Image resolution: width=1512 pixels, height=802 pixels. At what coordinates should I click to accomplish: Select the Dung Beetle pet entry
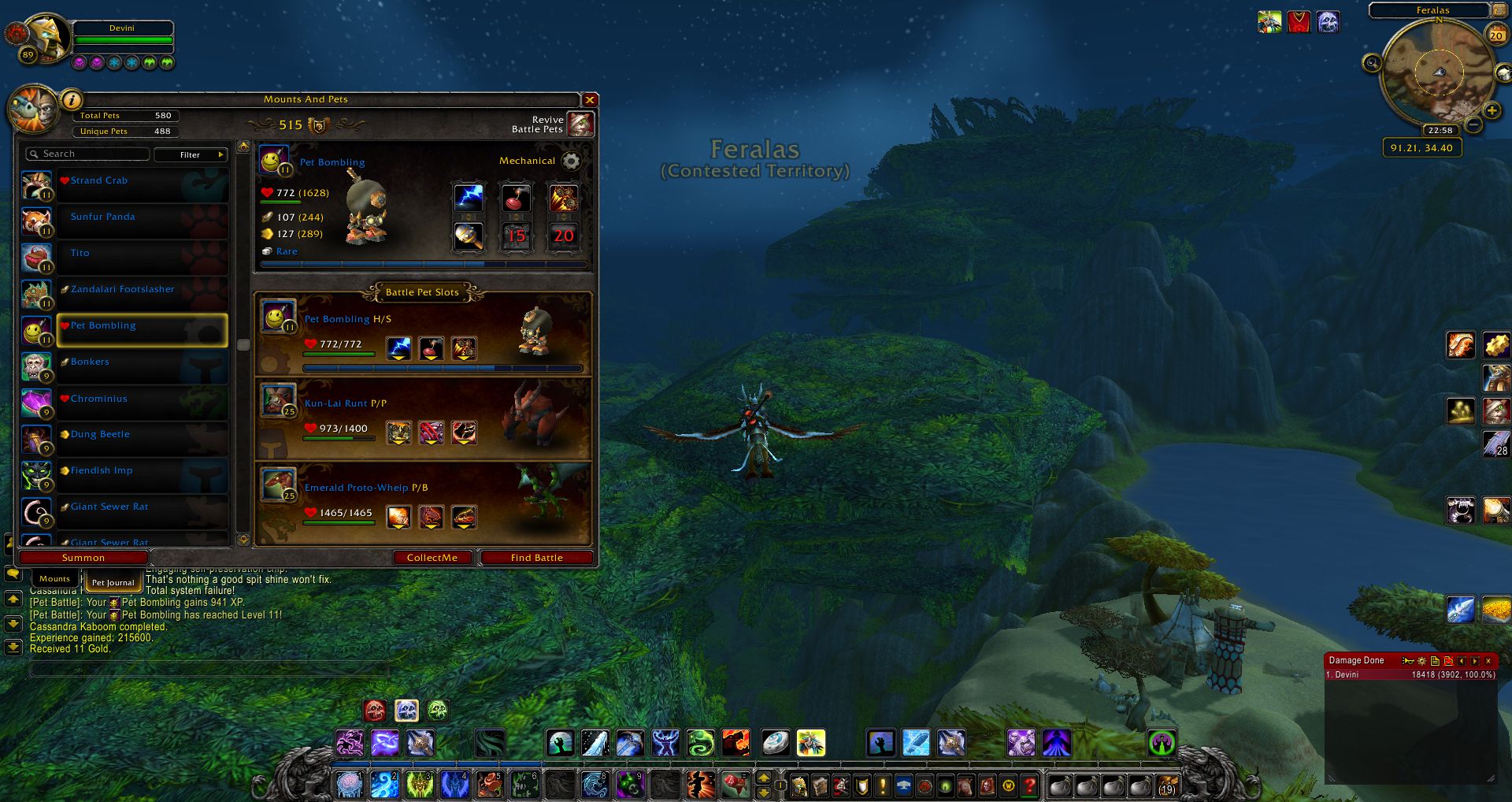142,435
